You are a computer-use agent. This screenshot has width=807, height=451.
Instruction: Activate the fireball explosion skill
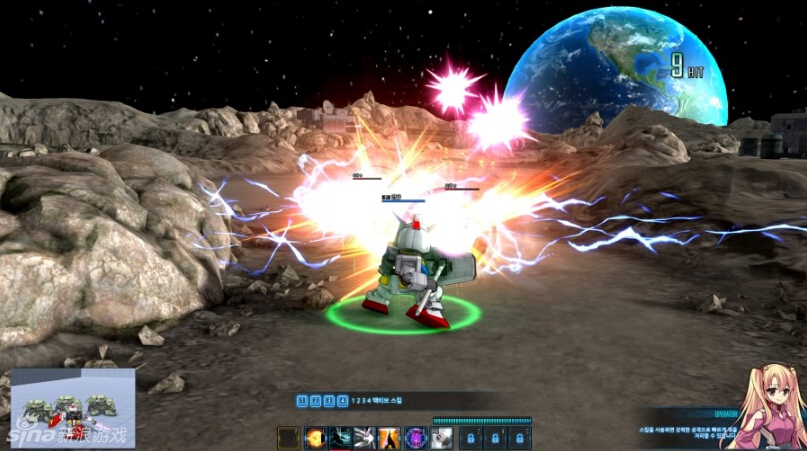coord(314,438)
